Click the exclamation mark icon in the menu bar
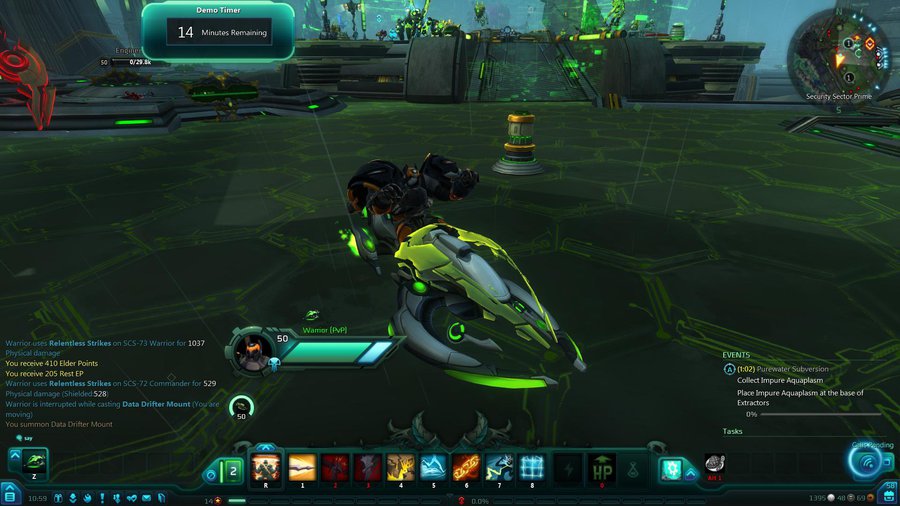The image size is (900, 506). [104, 497]
